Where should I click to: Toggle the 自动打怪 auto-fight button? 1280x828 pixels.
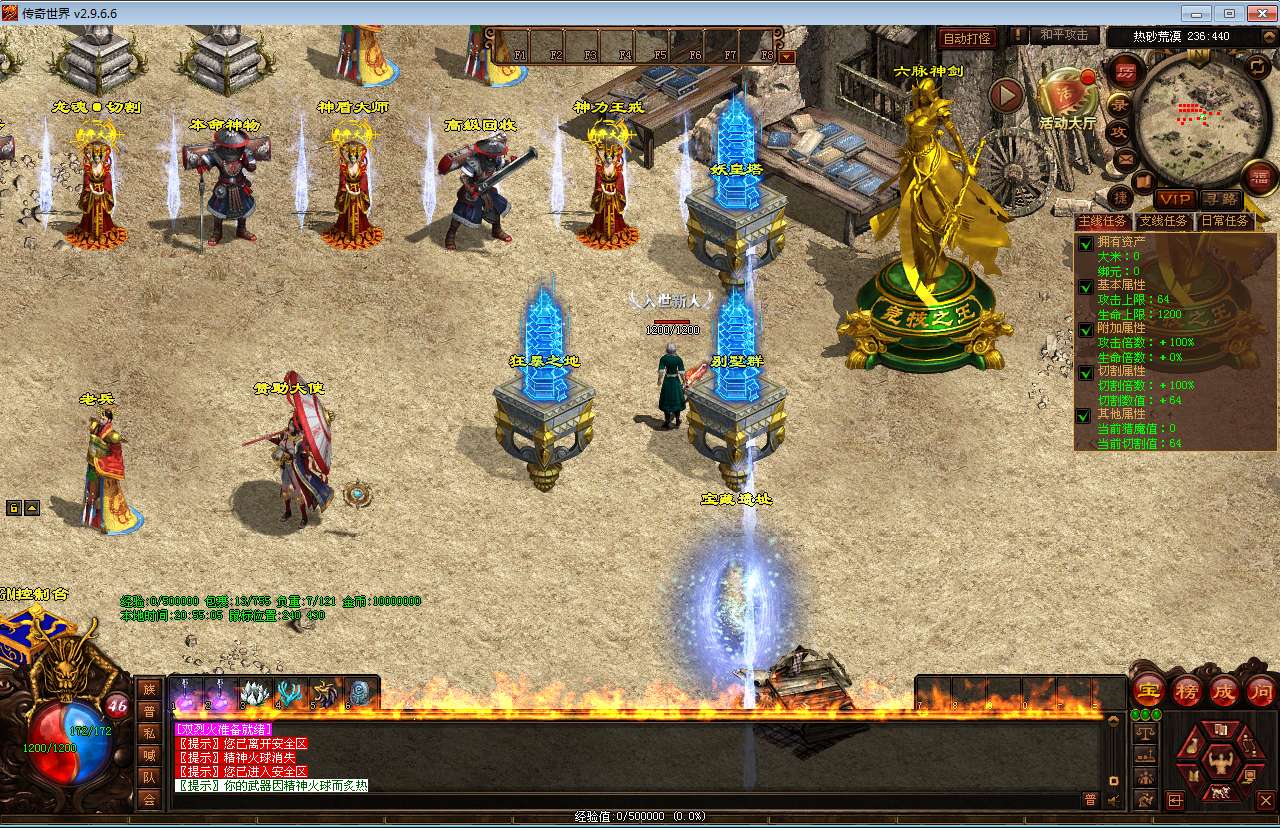coord(967,38)
